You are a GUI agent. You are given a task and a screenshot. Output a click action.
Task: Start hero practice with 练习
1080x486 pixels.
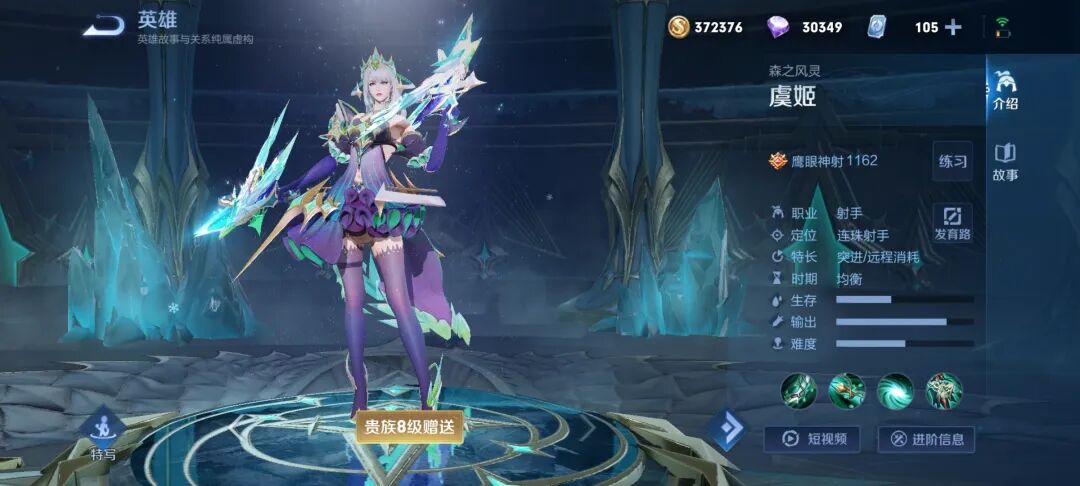[x=952, y=162]
